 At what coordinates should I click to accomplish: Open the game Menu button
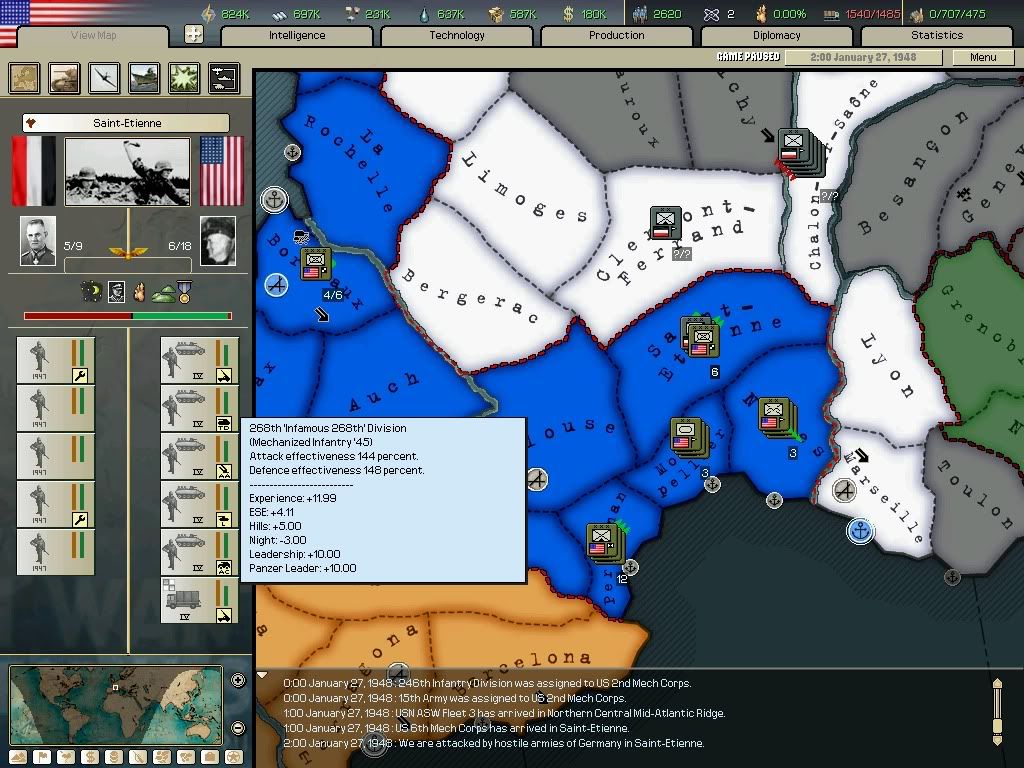point(983,57)
